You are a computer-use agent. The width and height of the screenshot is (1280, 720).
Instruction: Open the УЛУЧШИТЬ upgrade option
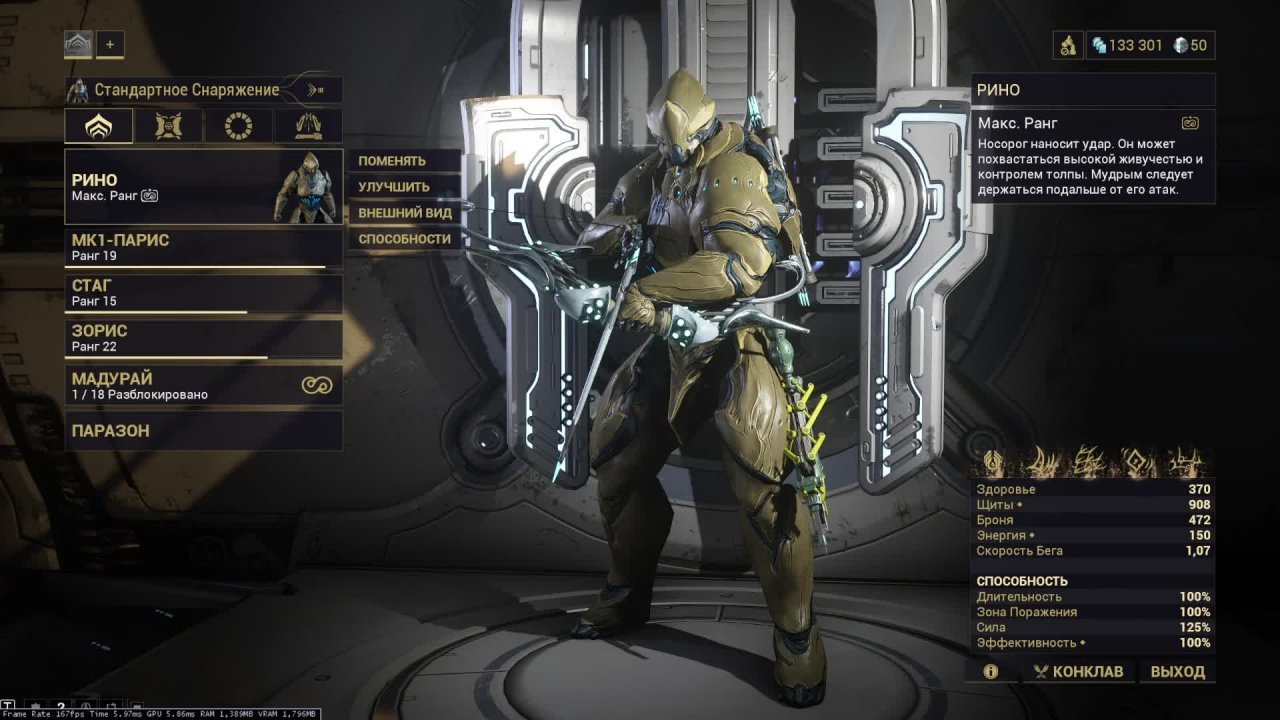click(x=394, y=187)
